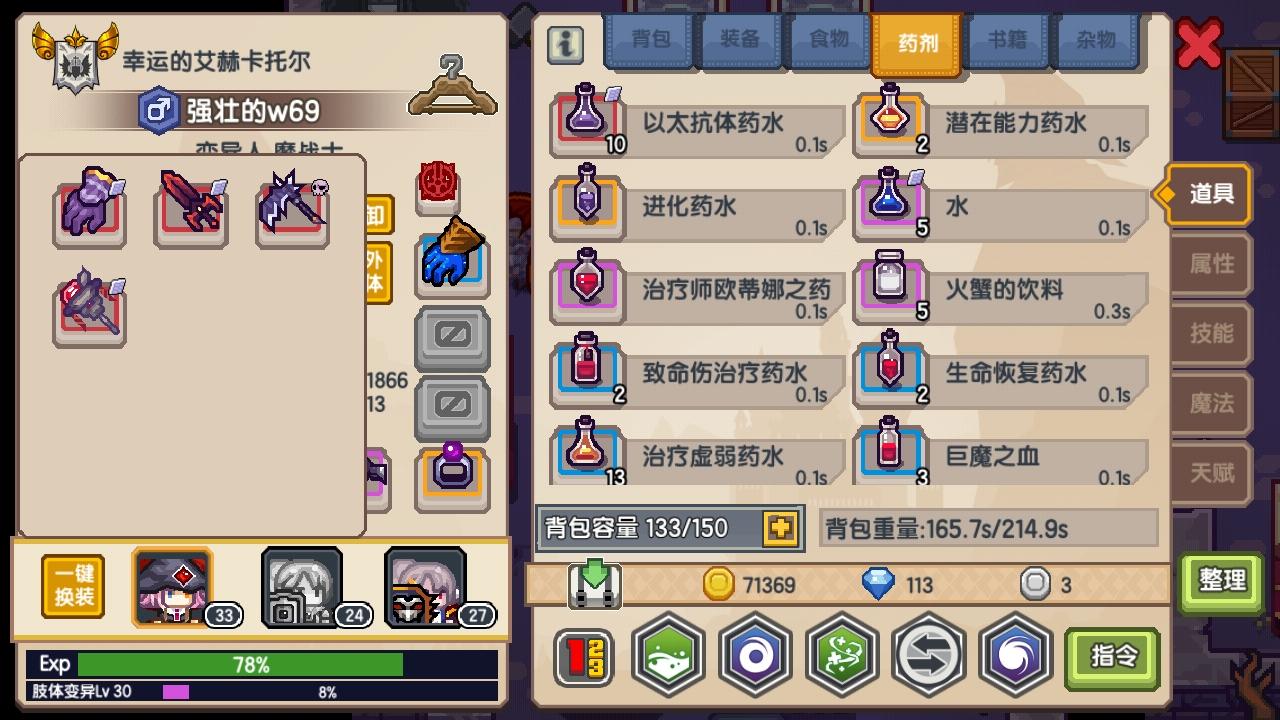Expand the 技能 side panel
This screenshot has width=1280, height=720.
pos(1212,334)
